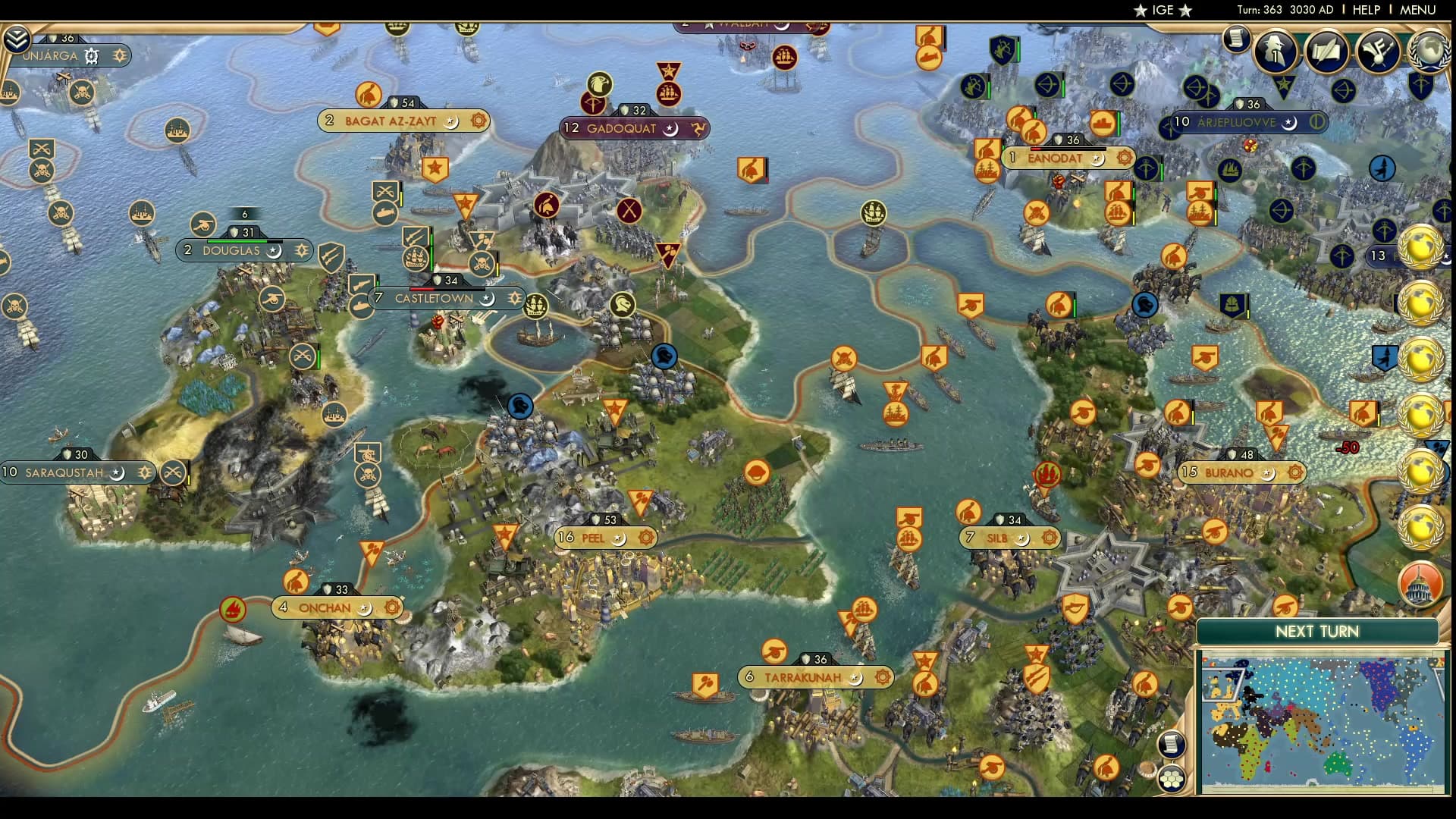Open the scroll button left of the minimap
The height and width of the screenshot is (819, 1456).
point(1172,744)
